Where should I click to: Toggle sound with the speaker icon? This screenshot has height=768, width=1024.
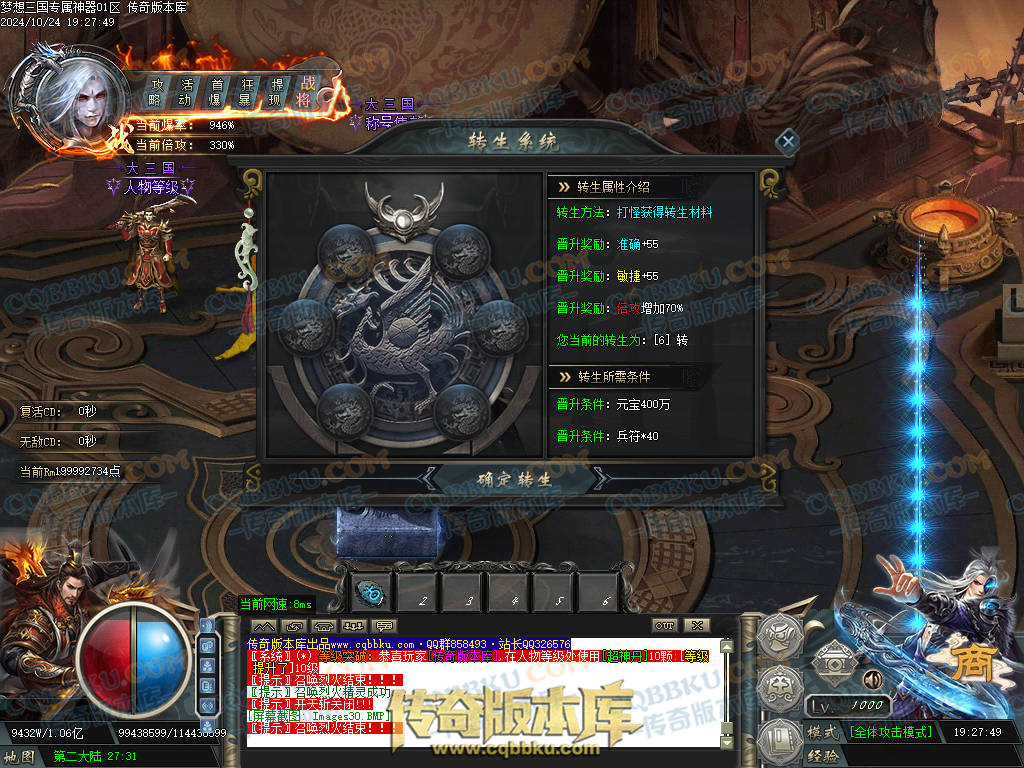pos(872,679)
